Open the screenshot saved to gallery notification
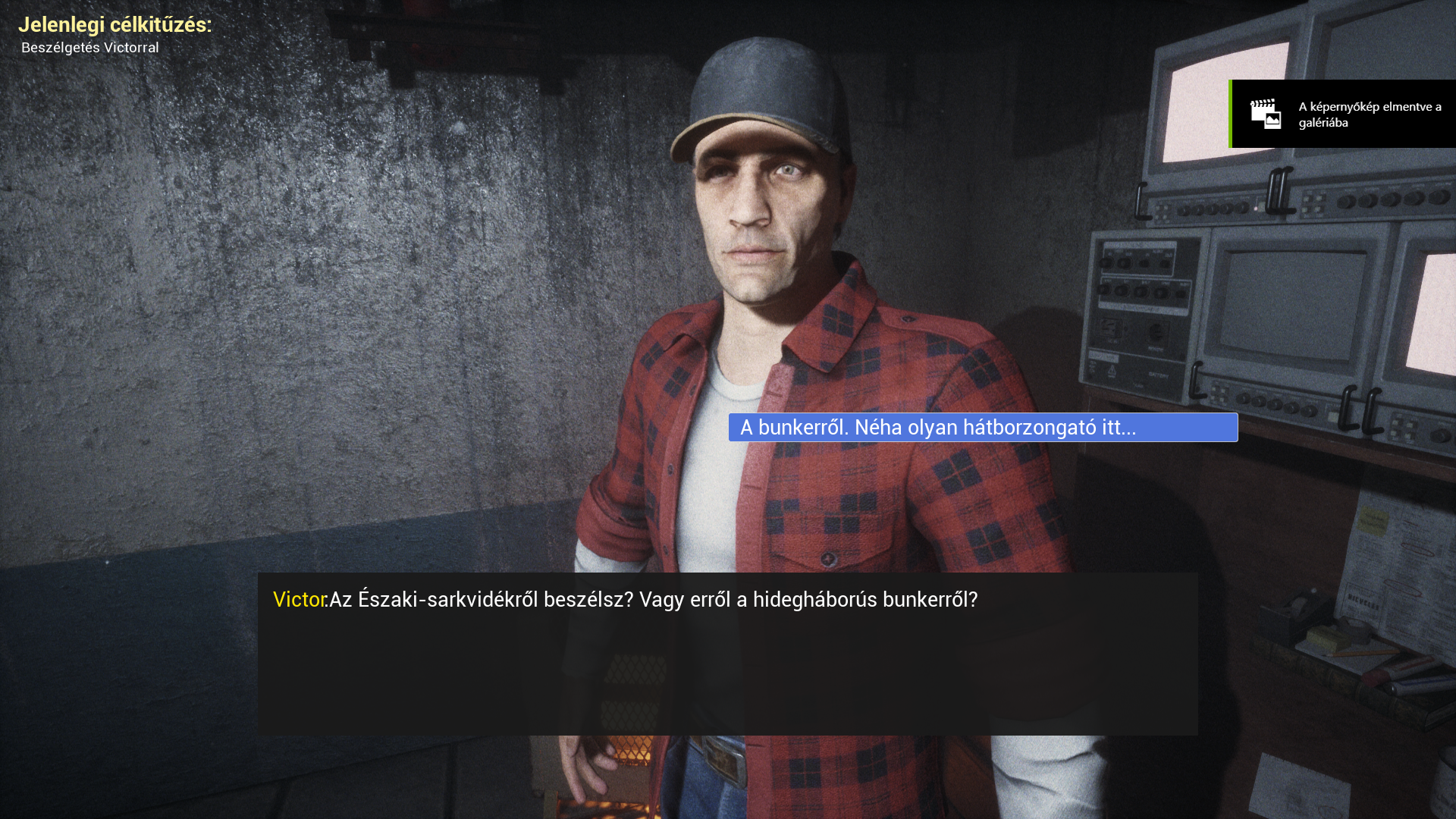 (1342, 115)
